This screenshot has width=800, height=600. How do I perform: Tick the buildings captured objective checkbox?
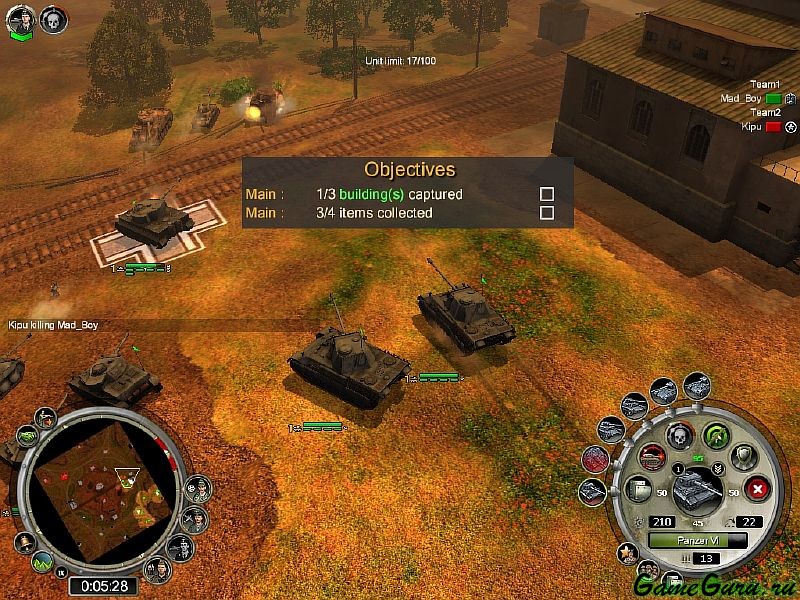[x=547, y=194]
